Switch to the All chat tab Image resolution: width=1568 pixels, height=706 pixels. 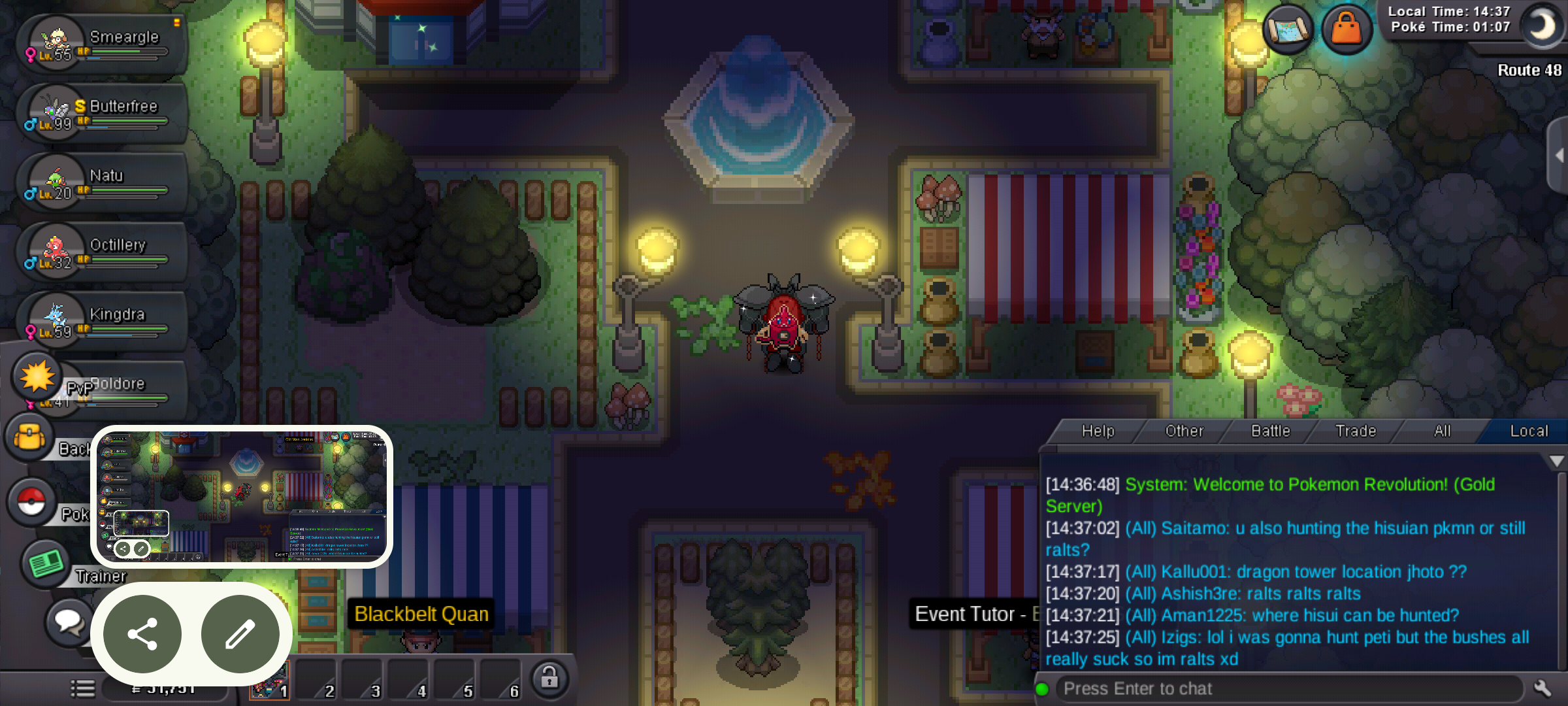tap(1442, 431)
